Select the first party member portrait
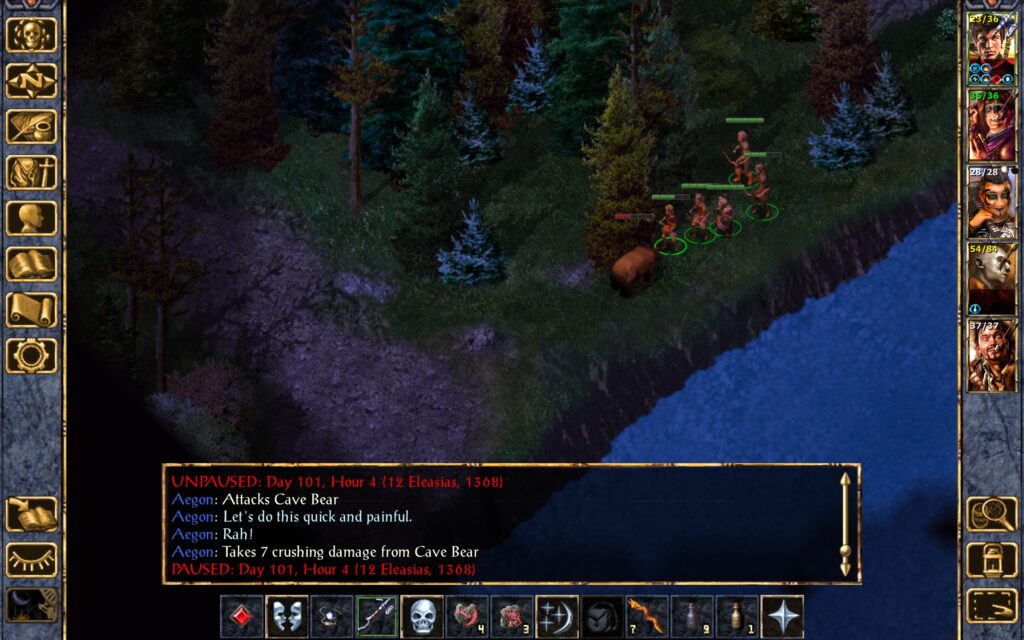1024x640 pixels. pos(991,48)
